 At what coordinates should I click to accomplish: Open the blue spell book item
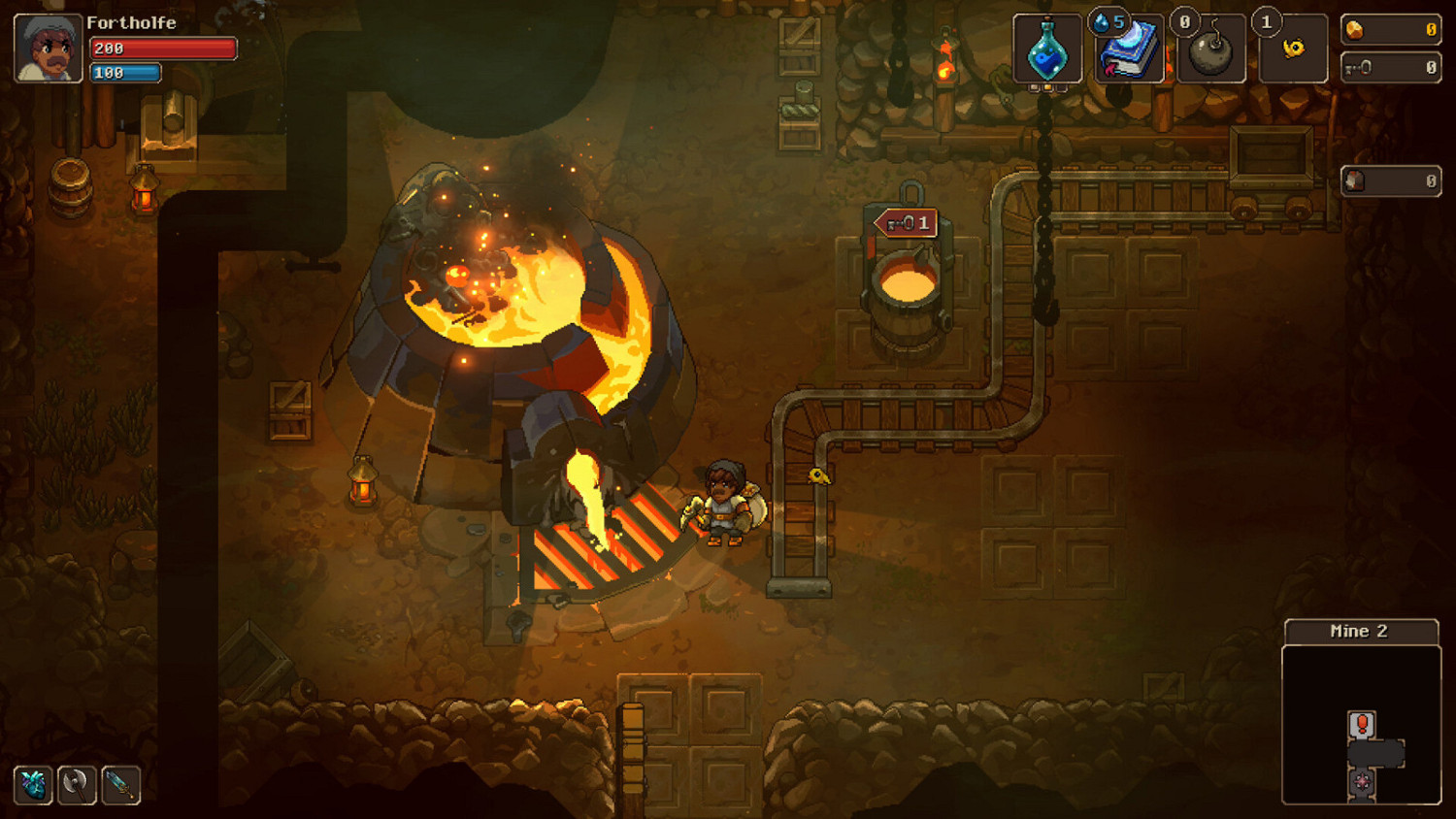pyautogui.click(x=1131, y=53)
